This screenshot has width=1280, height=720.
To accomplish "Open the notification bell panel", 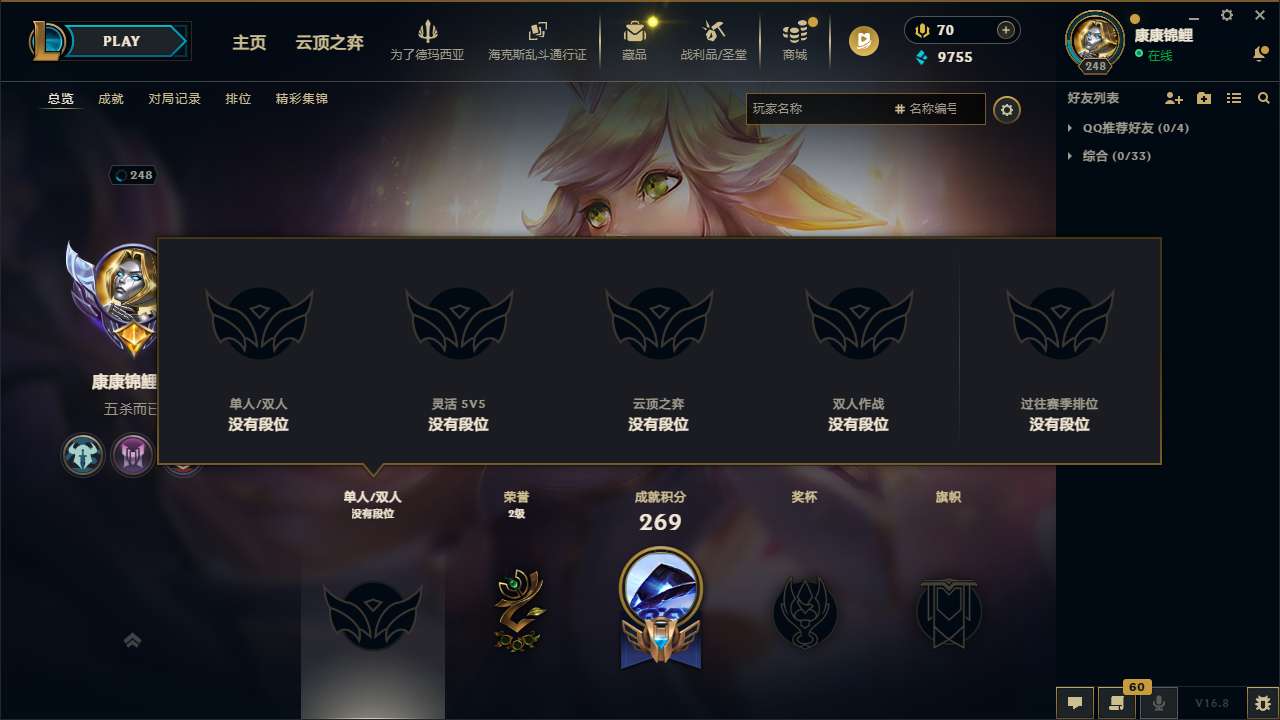I will click(x=1258, y=52).
